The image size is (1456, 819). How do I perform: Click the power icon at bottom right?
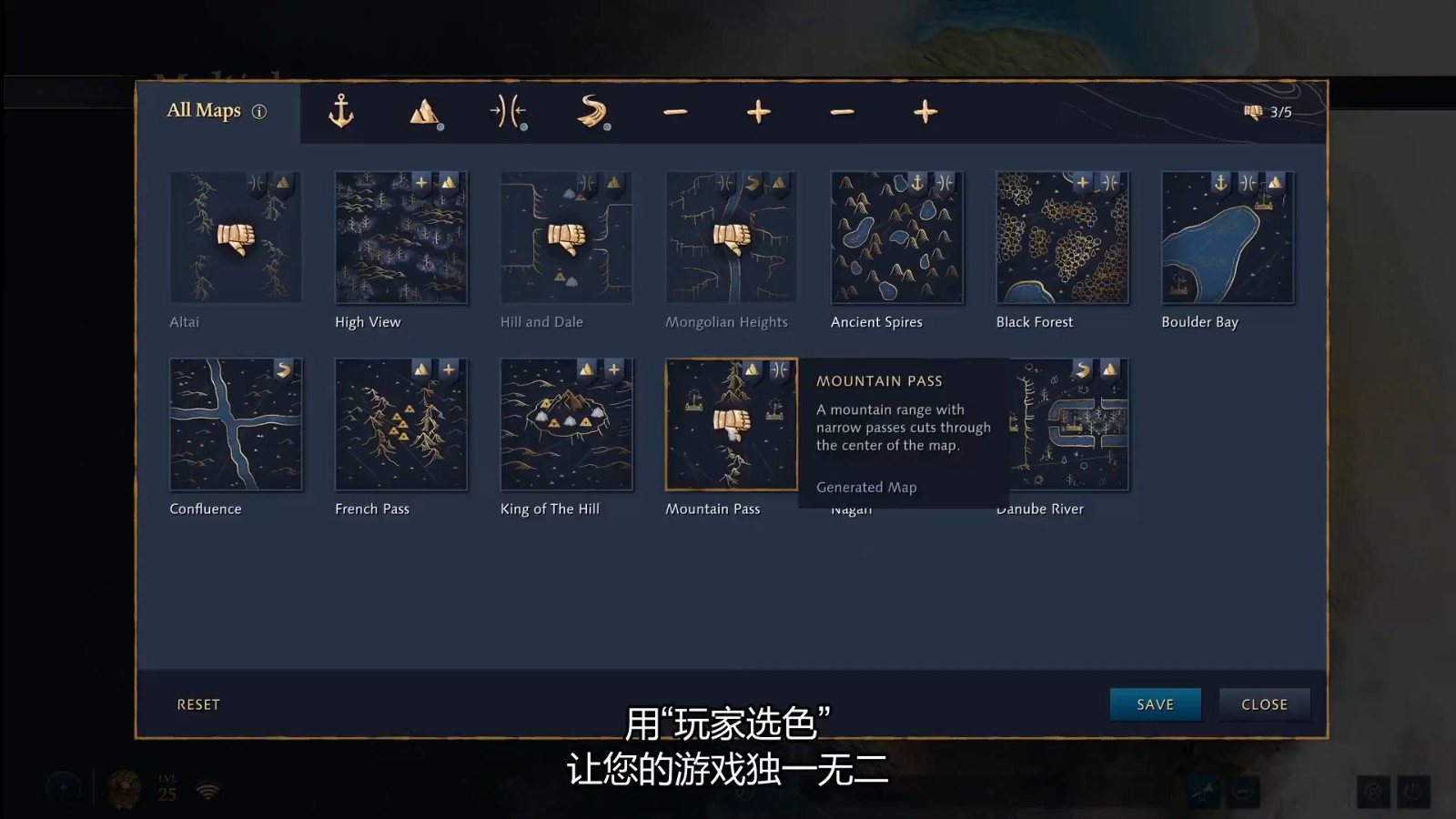tap(1413, 792)
